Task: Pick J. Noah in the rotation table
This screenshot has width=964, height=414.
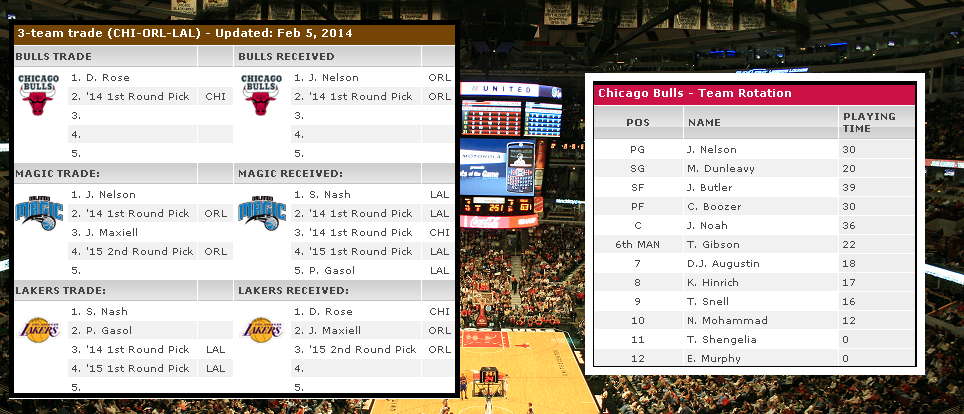Action: pos(709,226)
